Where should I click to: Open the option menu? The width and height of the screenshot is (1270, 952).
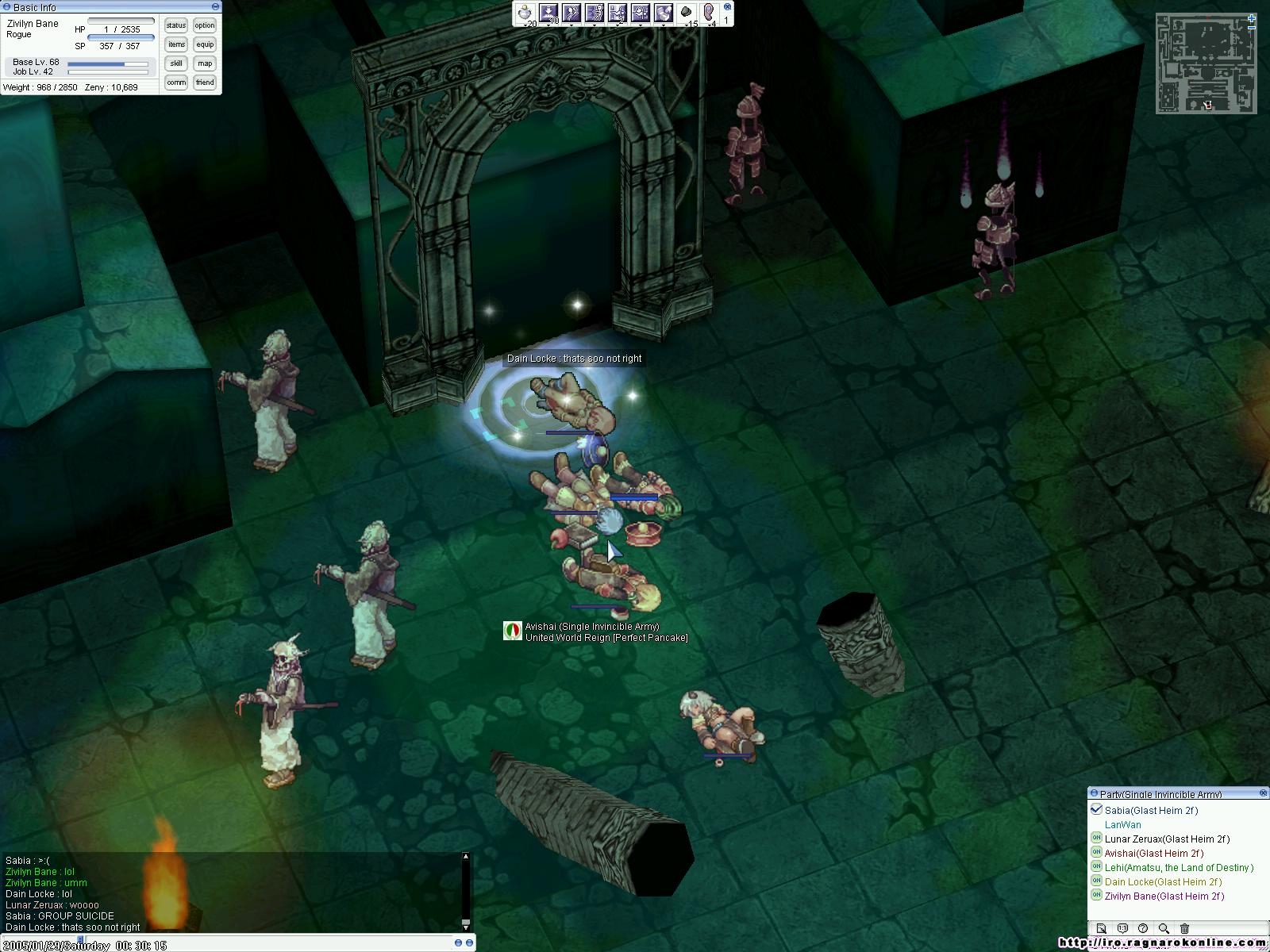(205, 25)
